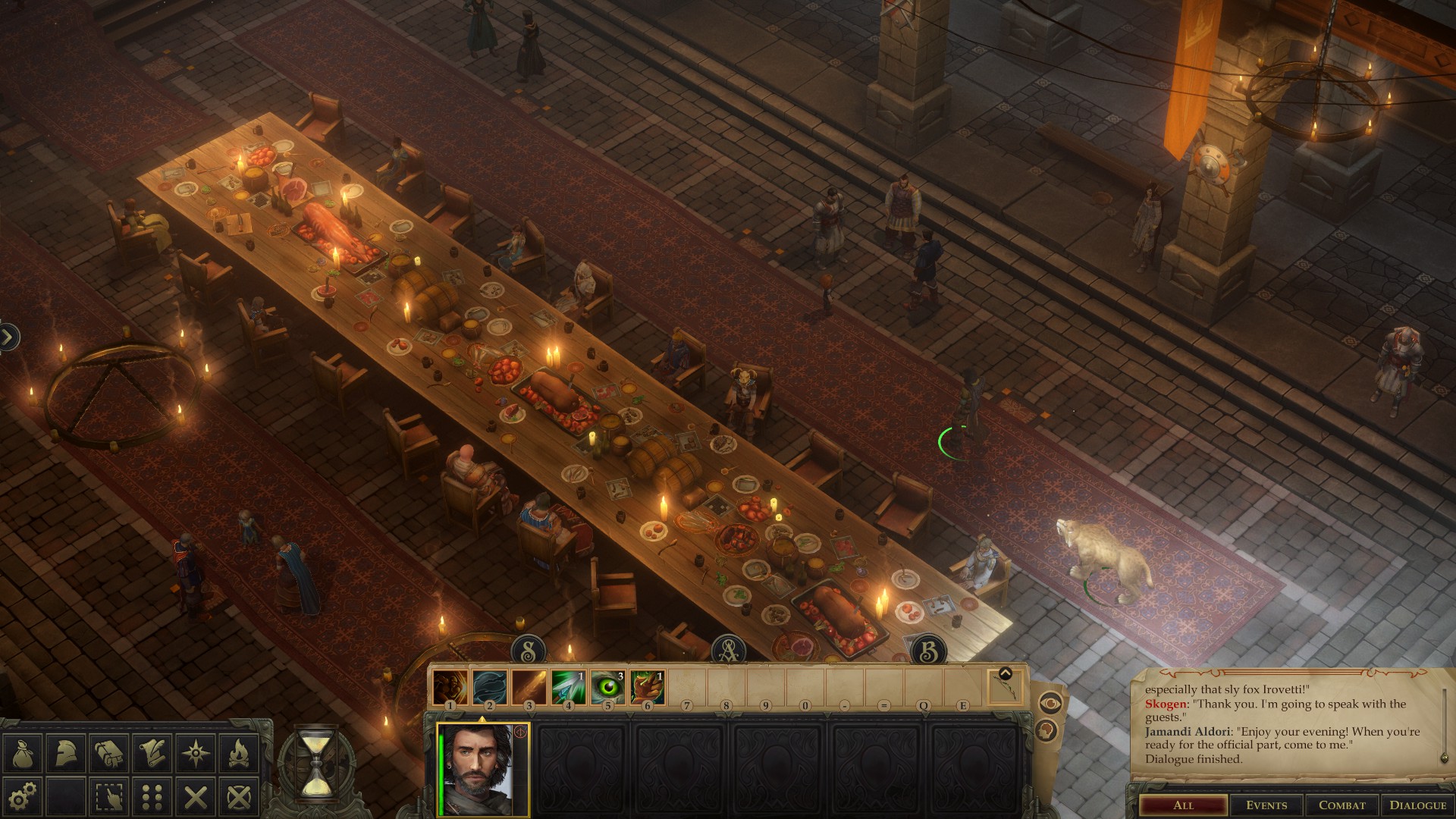Viewport: 1456px width, 819px height.
Task: Activate the green eye ability in slot 5
Action: pos(607,687)
